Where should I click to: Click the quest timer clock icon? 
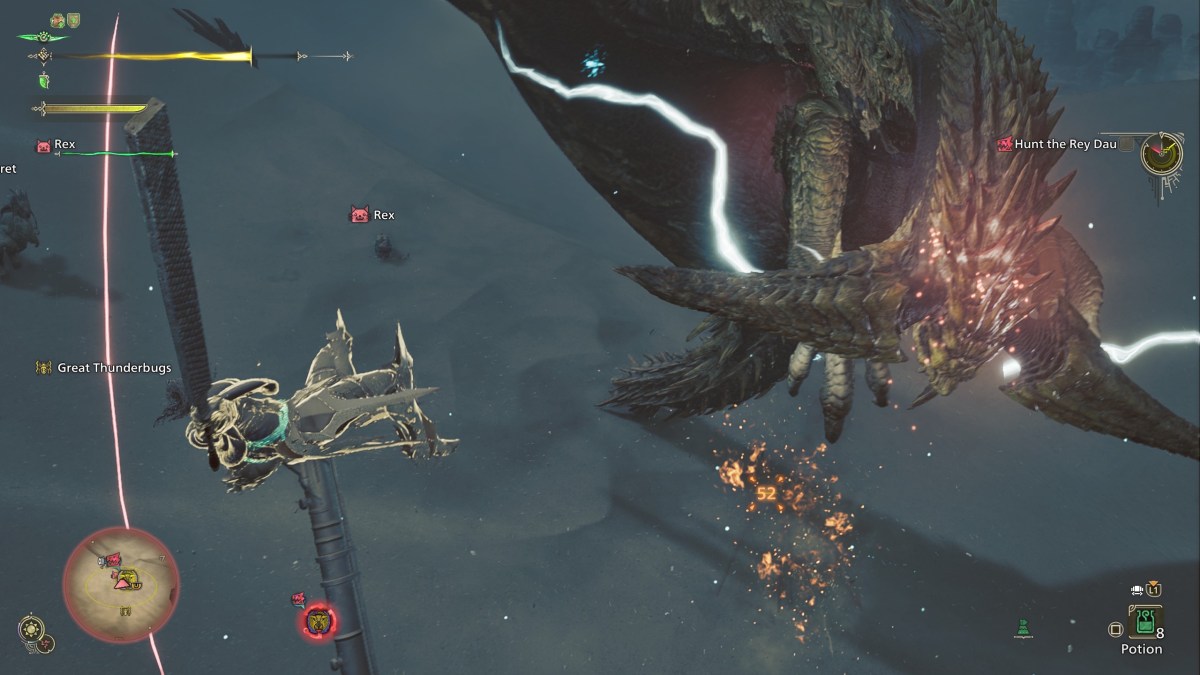click(x=1162, y=152)
